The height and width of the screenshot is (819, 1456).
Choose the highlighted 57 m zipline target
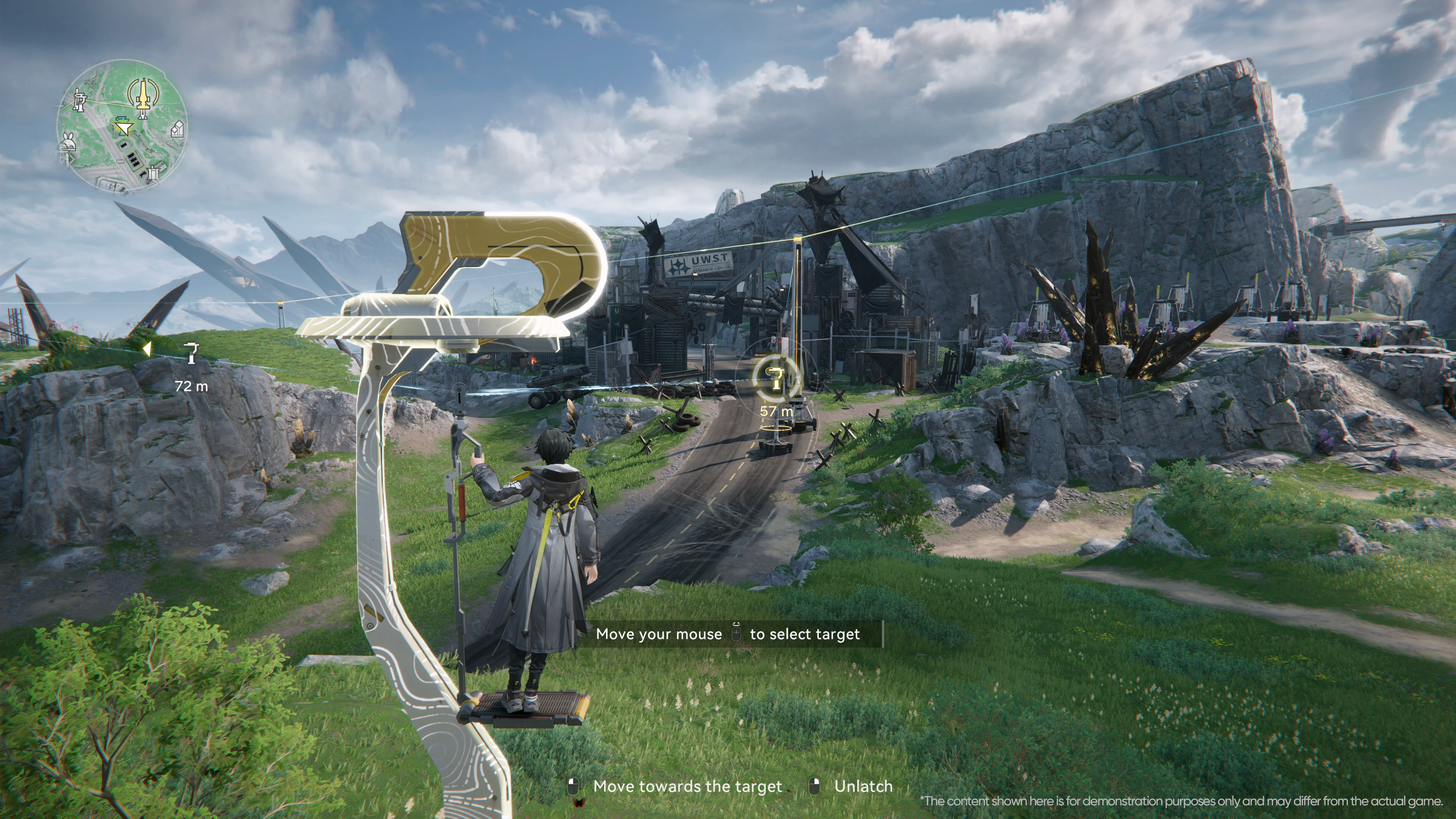pos(775,377)
